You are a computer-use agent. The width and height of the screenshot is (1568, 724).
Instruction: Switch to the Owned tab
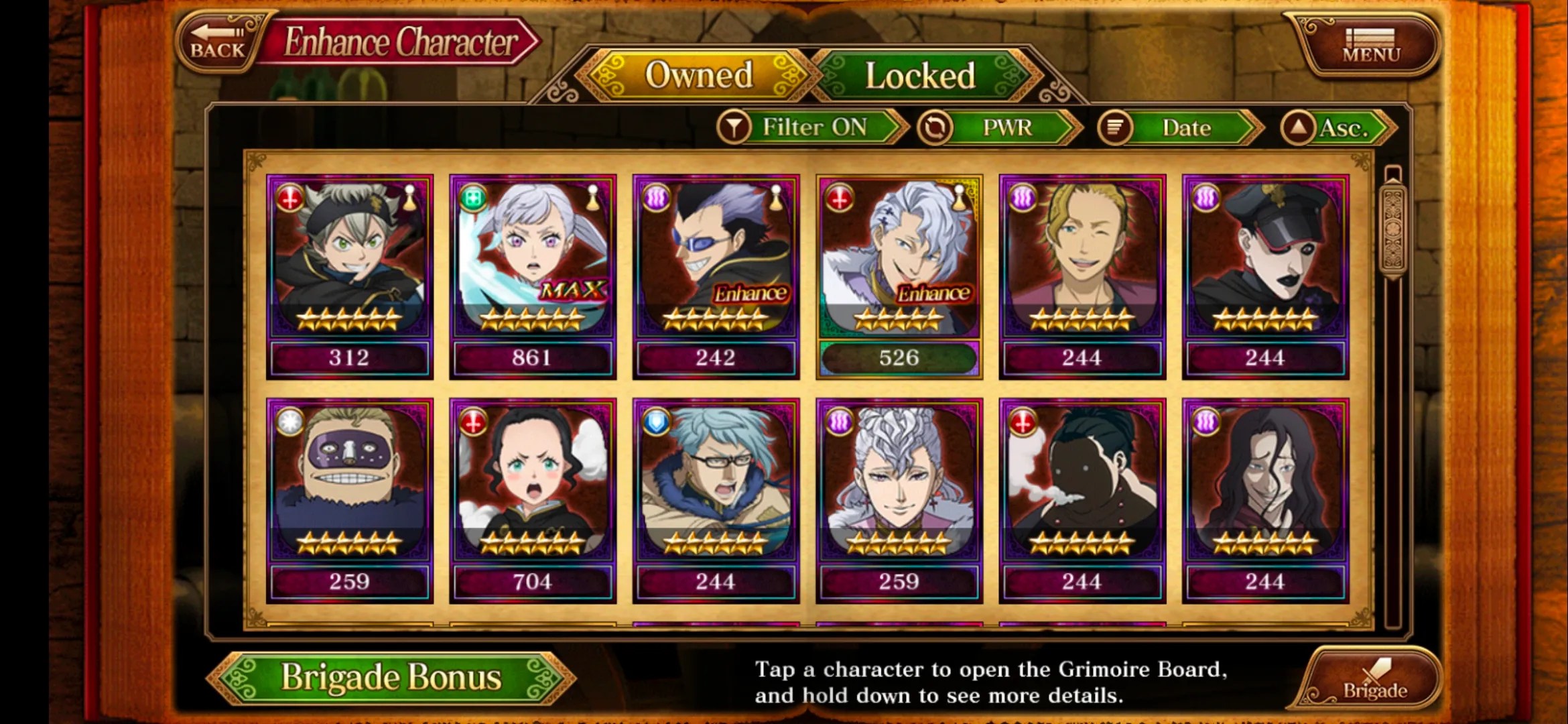click(698, 75)
